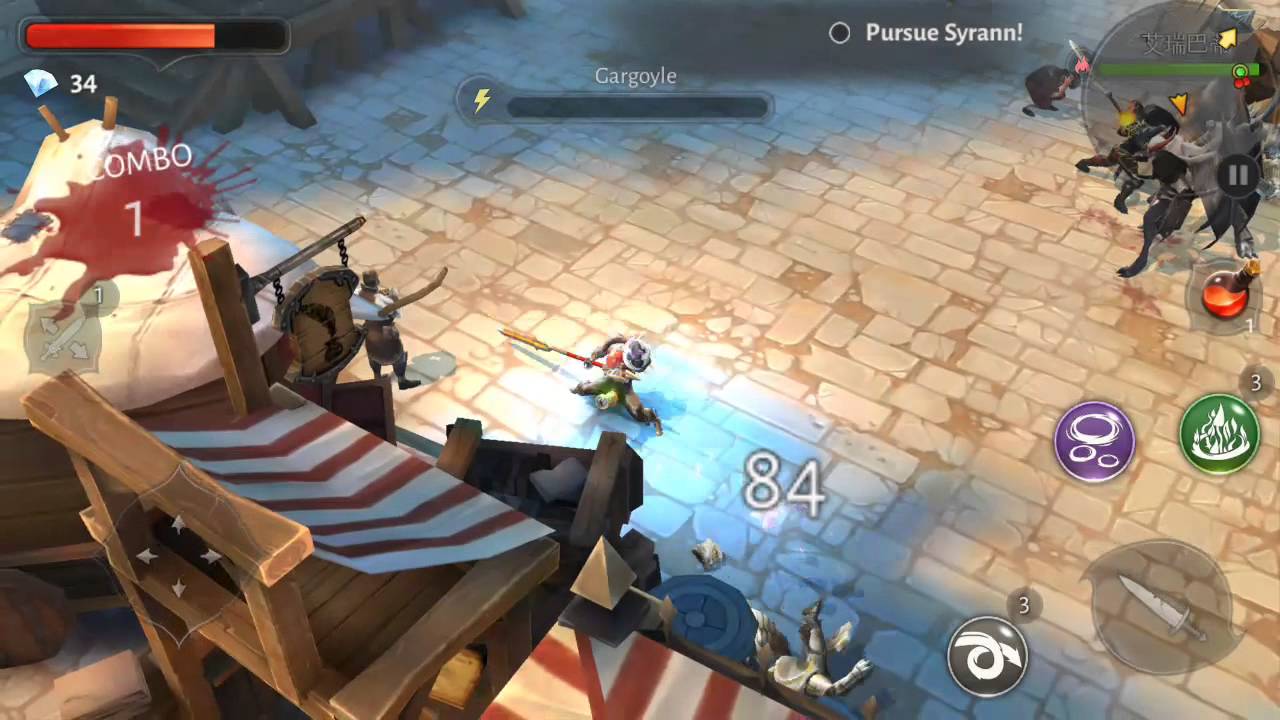Select the Pursue Syrann objective tracker

pyautogui.click(x=927, y=33)
